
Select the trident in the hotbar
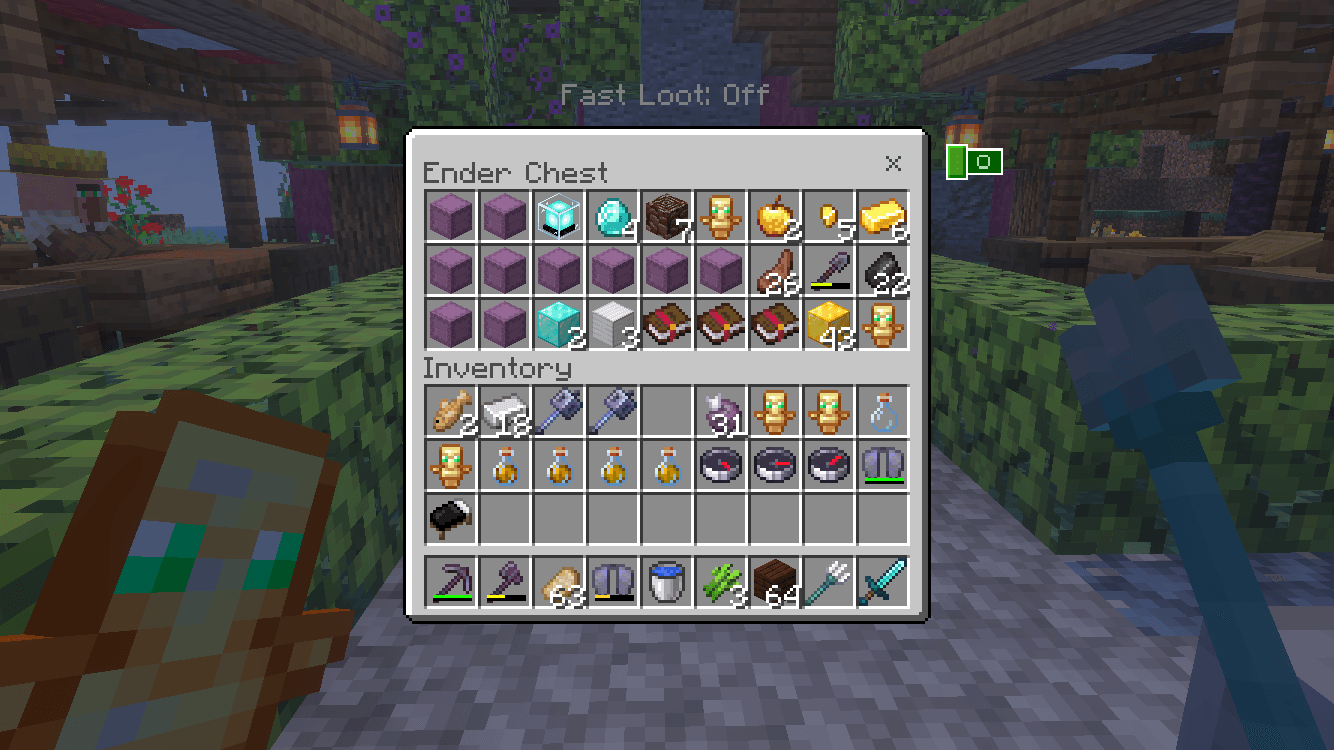point(828,585)
